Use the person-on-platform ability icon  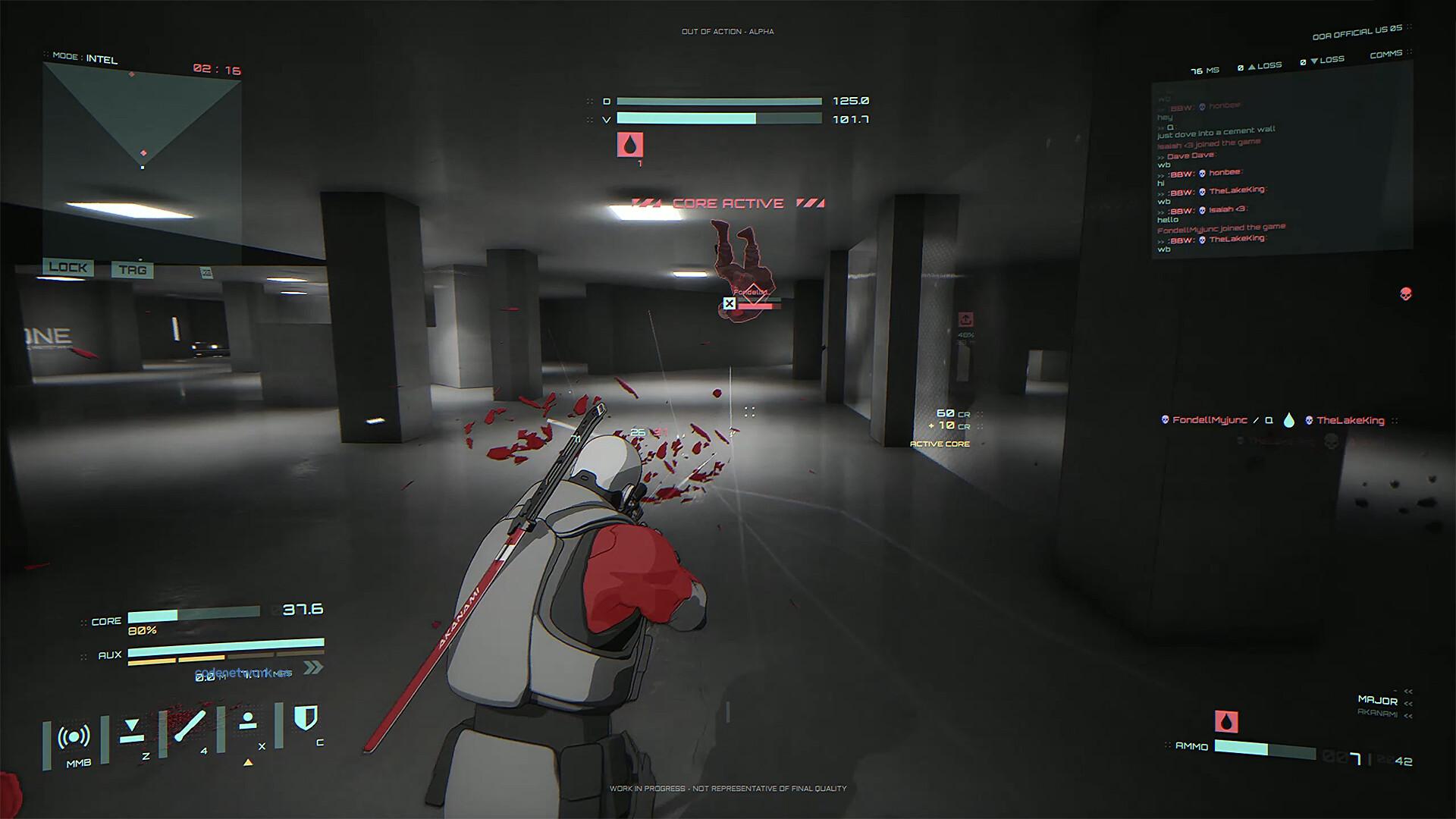coord(247,722)
